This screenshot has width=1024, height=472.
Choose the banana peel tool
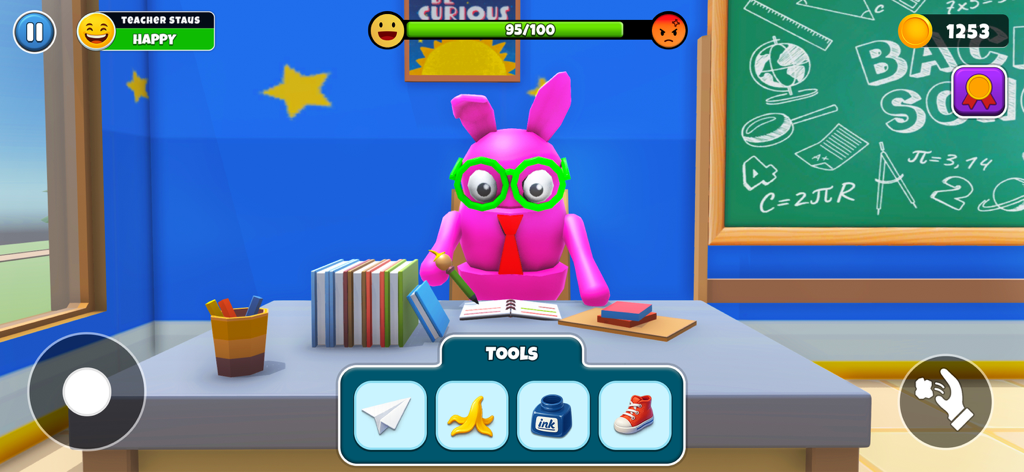click(471, 415)
